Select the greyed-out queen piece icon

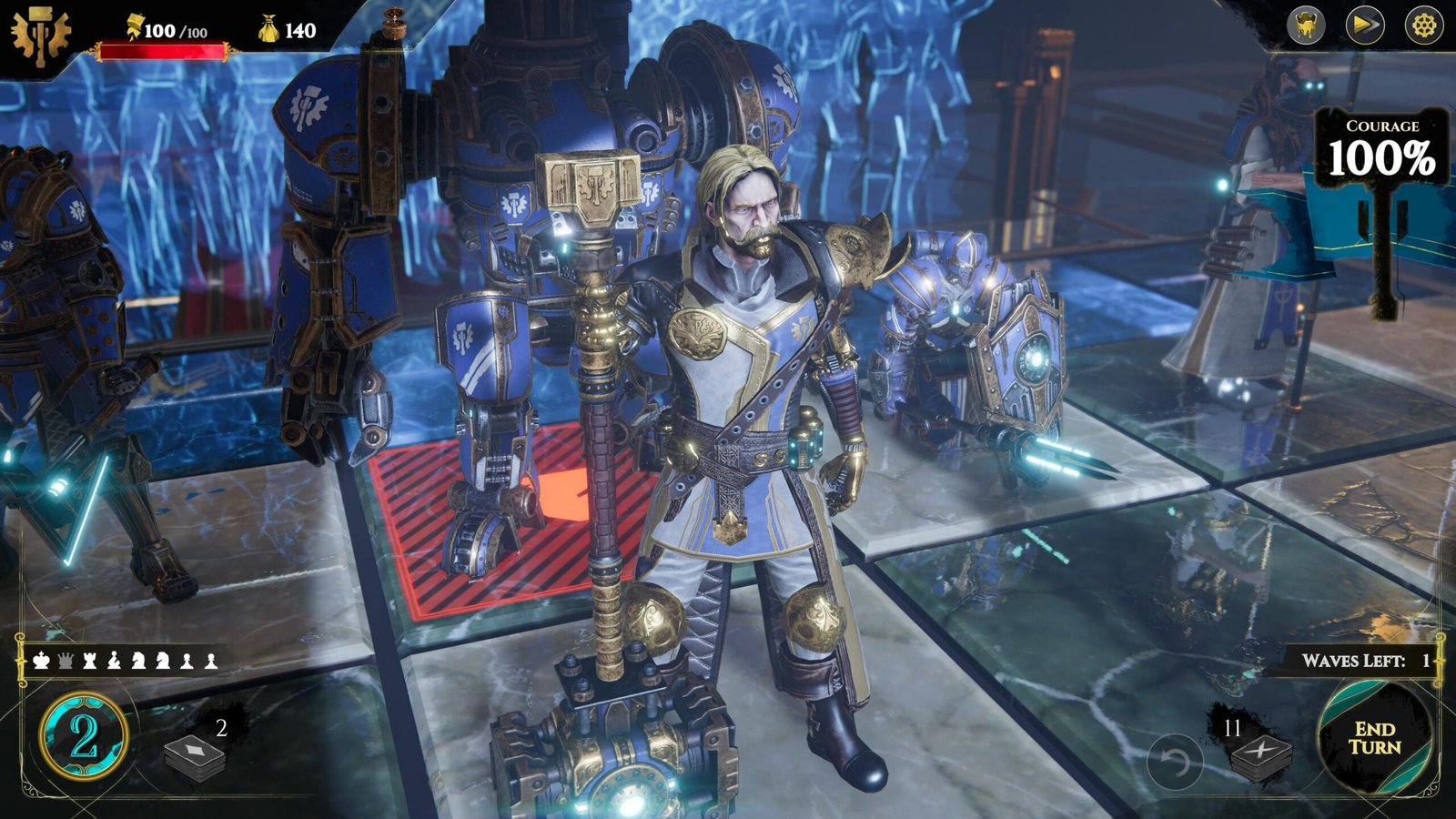[x=66, y=660]
